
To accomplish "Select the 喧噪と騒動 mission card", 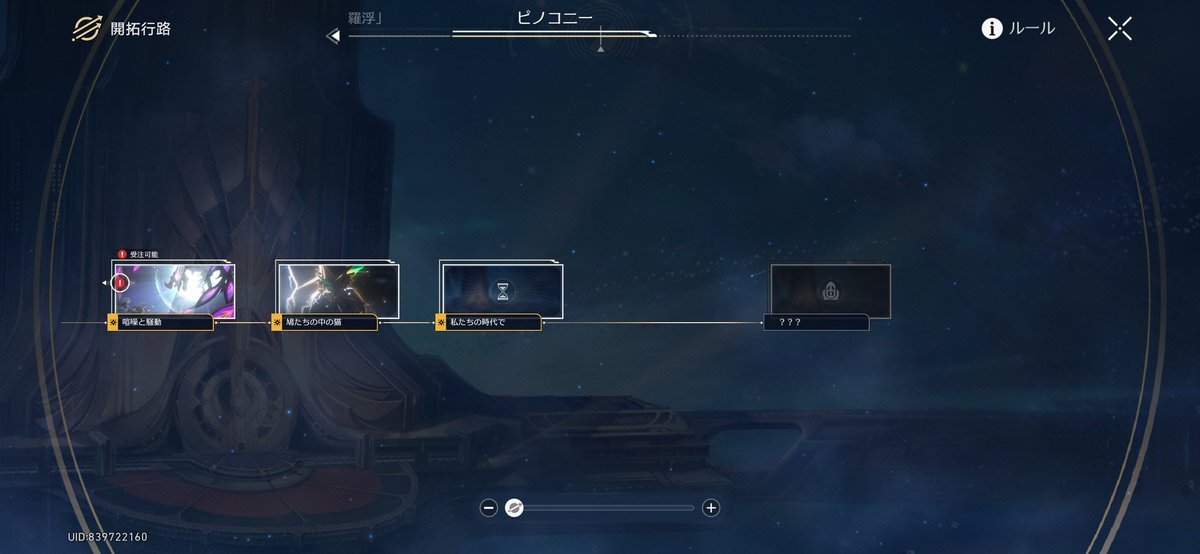I will [x=174, y=288].
